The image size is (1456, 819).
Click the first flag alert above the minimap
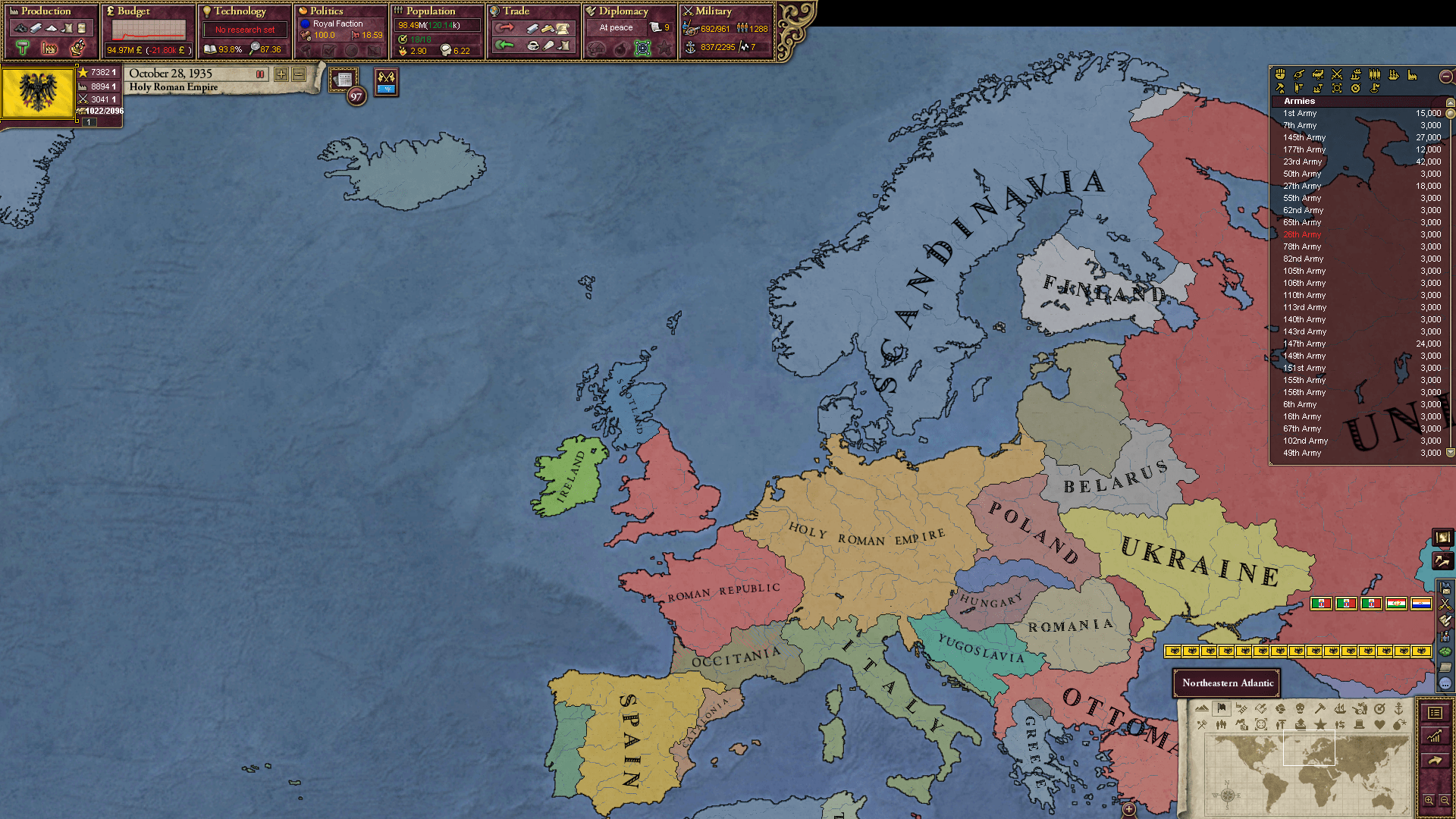coord(1320,604)
